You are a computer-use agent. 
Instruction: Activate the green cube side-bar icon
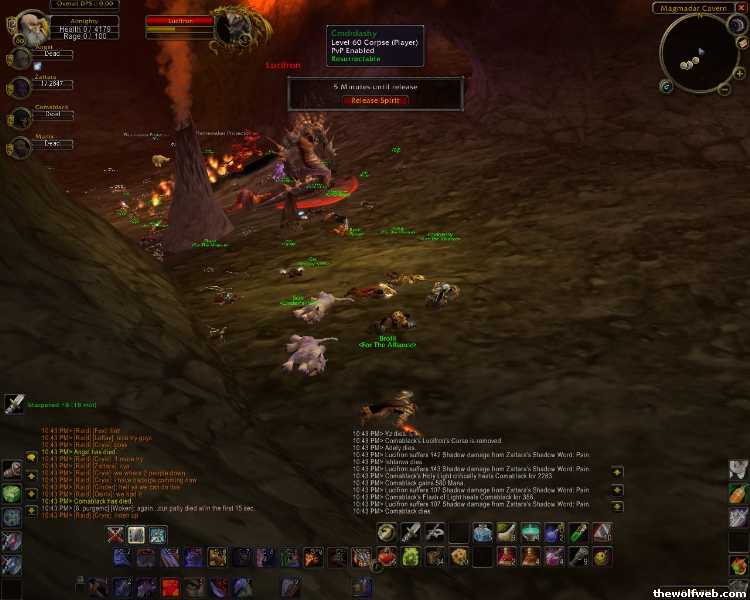pos(11,493)
